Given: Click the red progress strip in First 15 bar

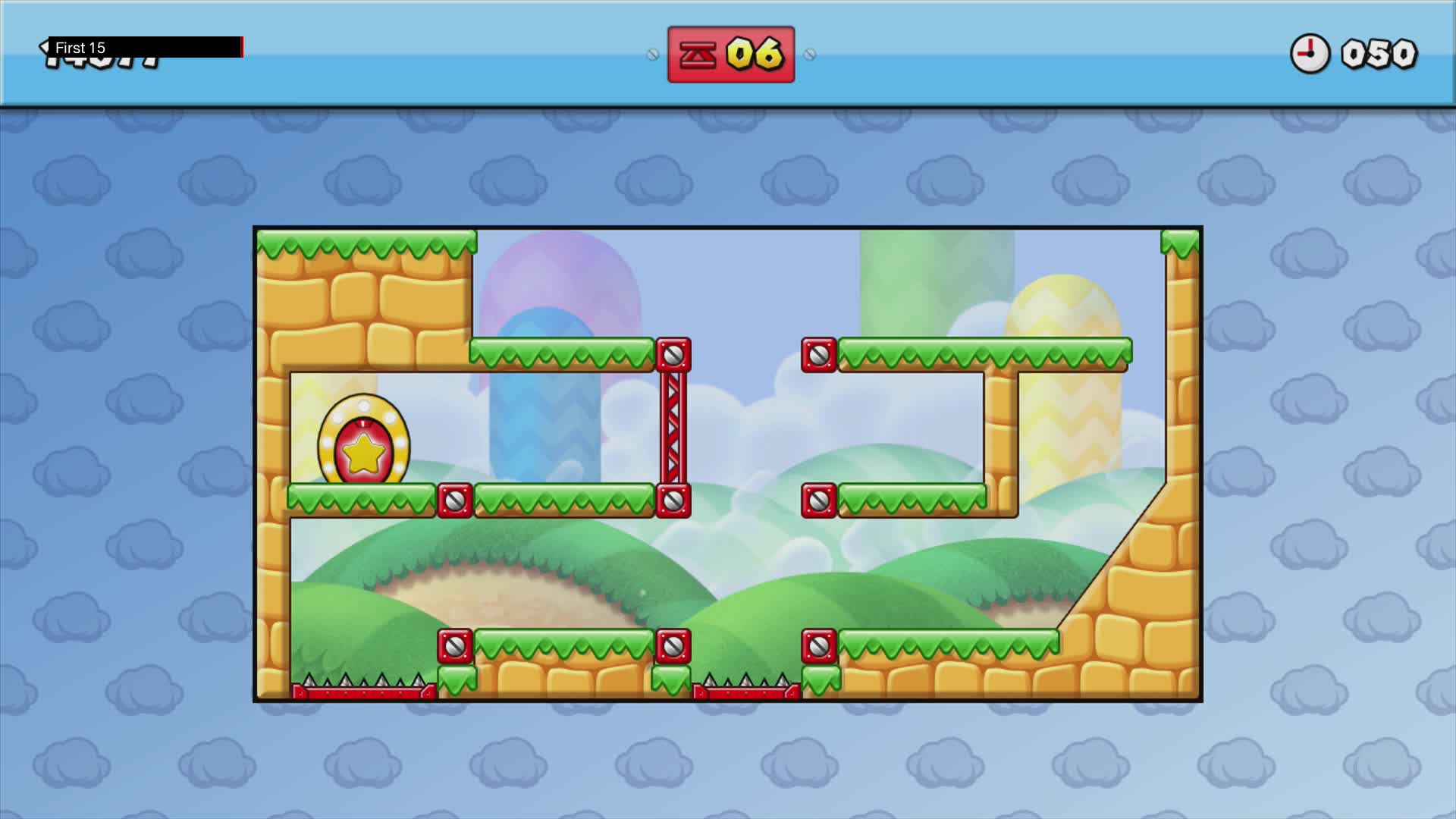Looking at the screenshot, I should pyautogui.click(x=241, y=47).
